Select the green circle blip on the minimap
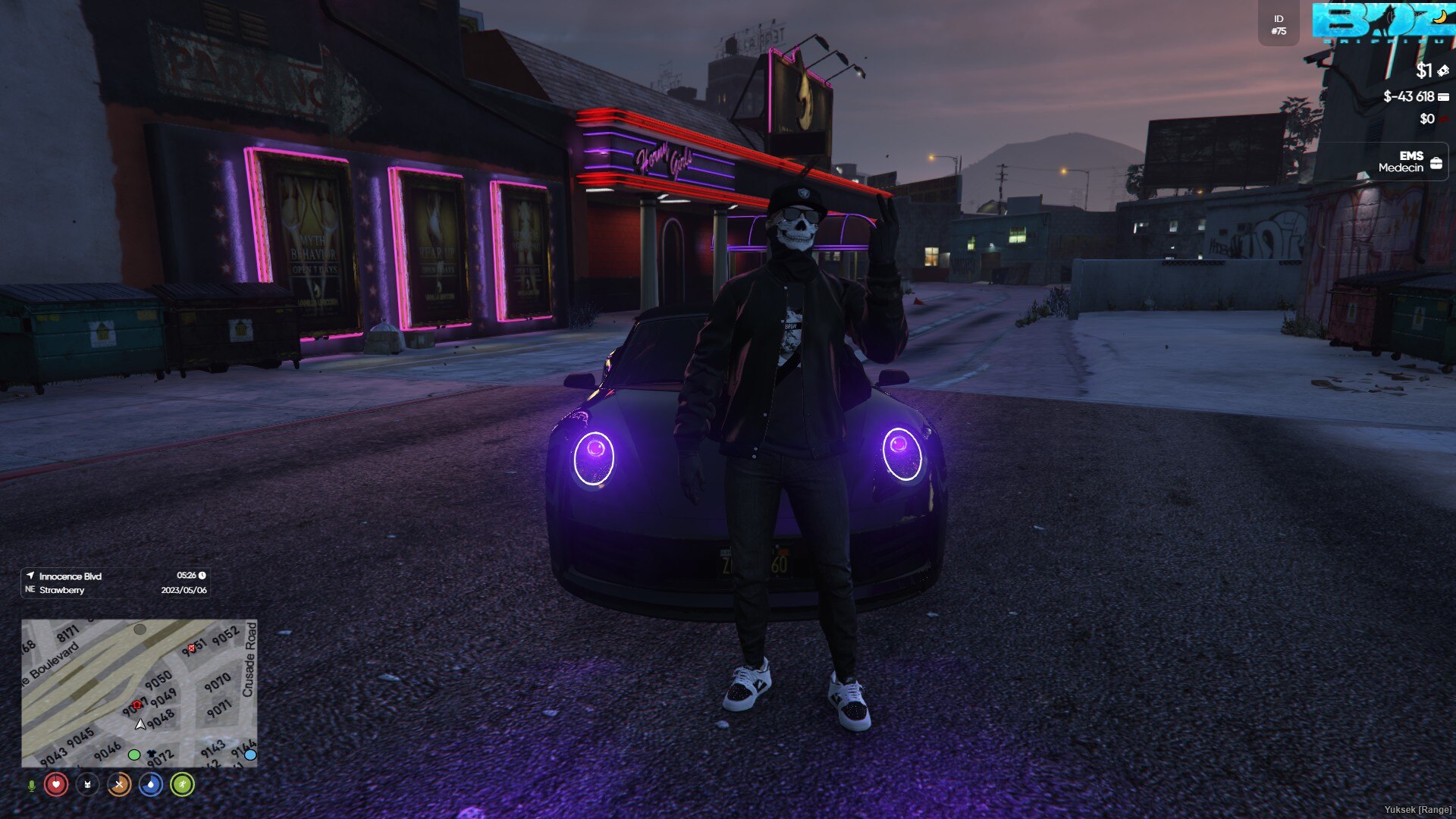 point(134,755)
